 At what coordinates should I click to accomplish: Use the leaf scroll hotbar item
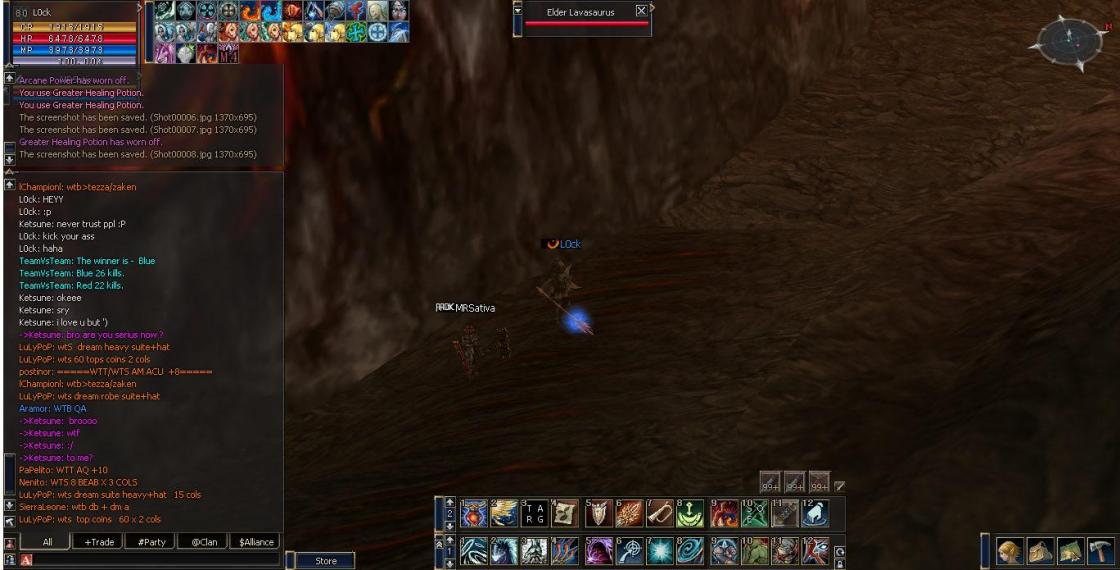[567, 514]
